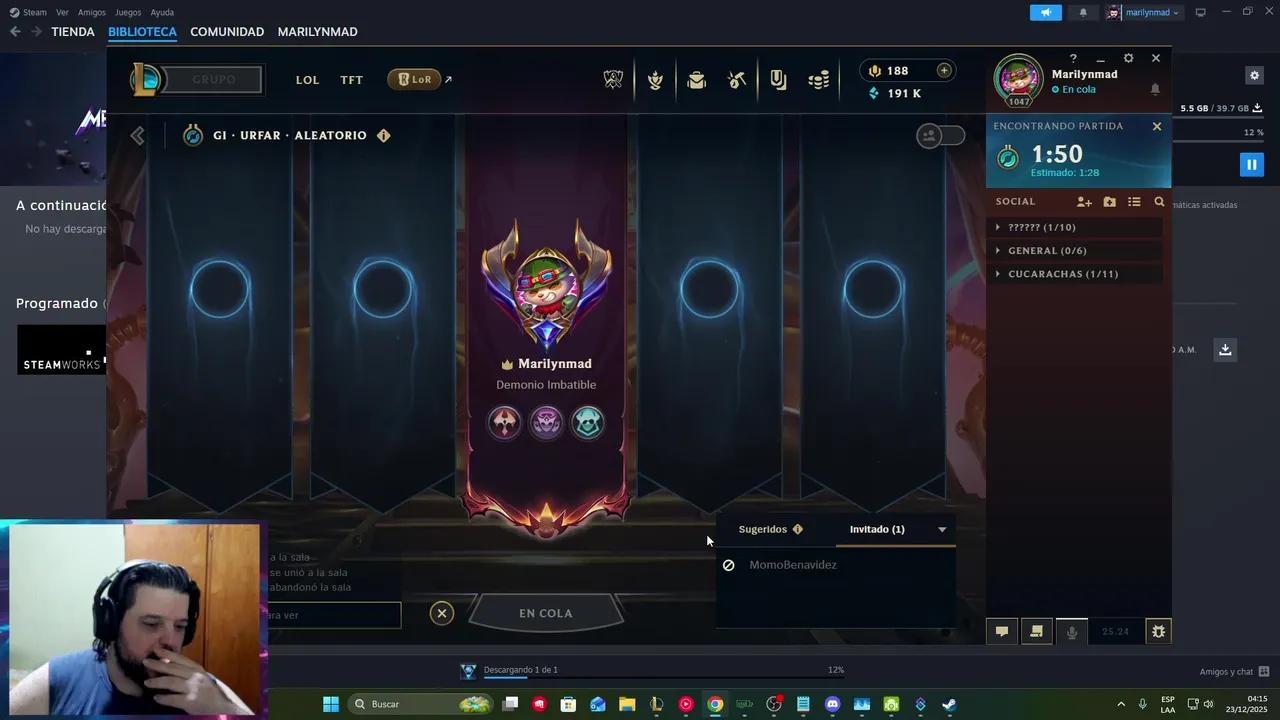
Task: Adjust the voice volume slider showing 25.24
Action: [1117, 631]
